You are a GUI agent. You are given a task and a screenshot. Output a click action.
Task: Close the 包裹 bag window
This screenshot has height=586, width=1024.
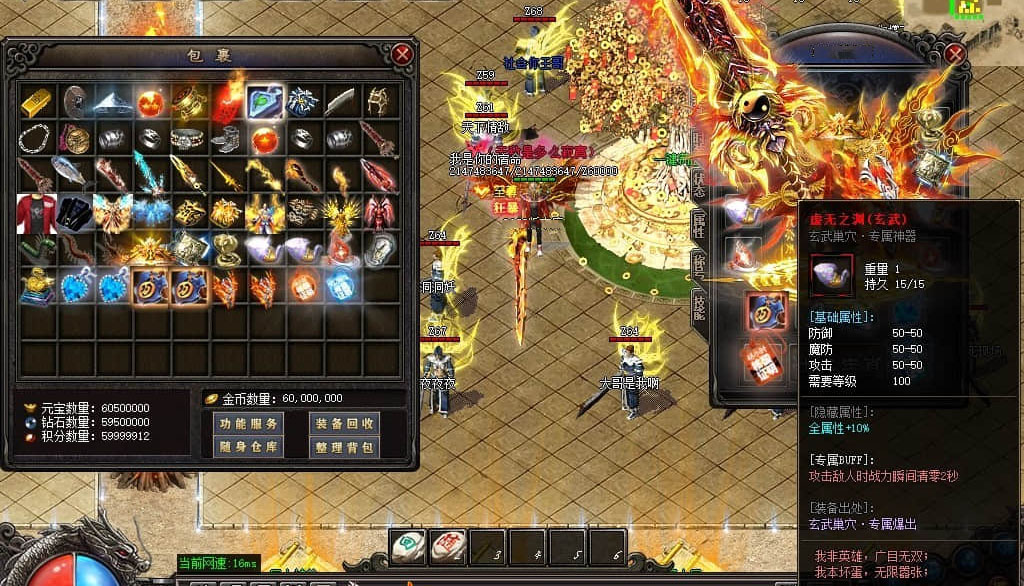click(402, 54)
